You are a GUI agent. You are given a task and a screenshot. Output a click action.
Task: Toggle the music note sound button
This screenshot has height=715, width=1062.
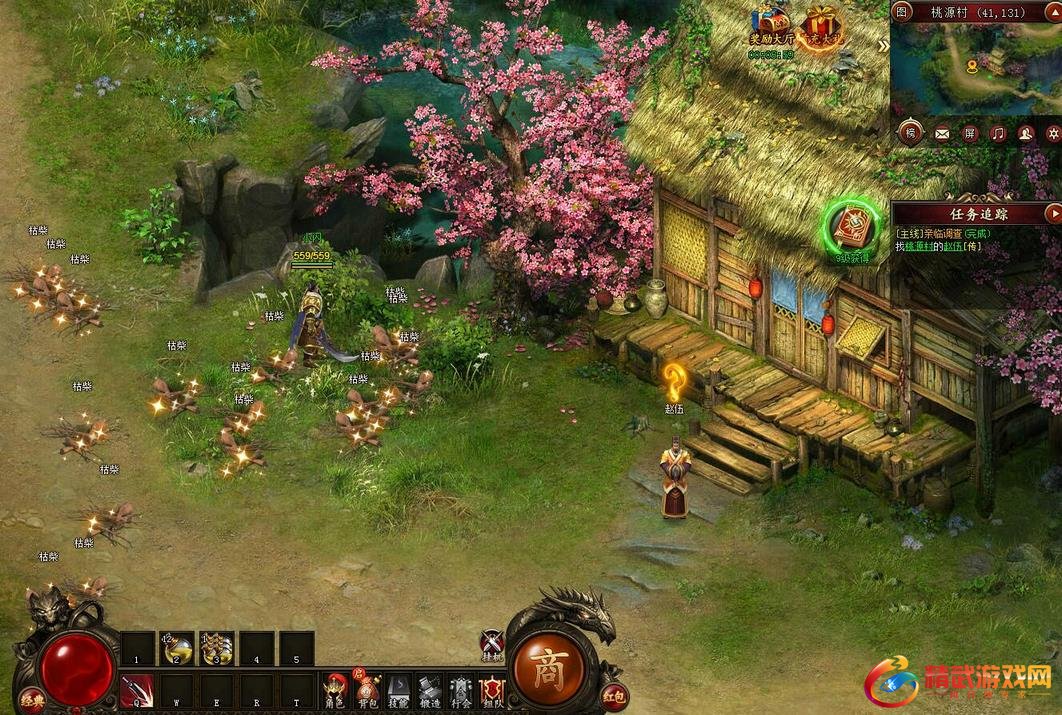tap(998, 133)
